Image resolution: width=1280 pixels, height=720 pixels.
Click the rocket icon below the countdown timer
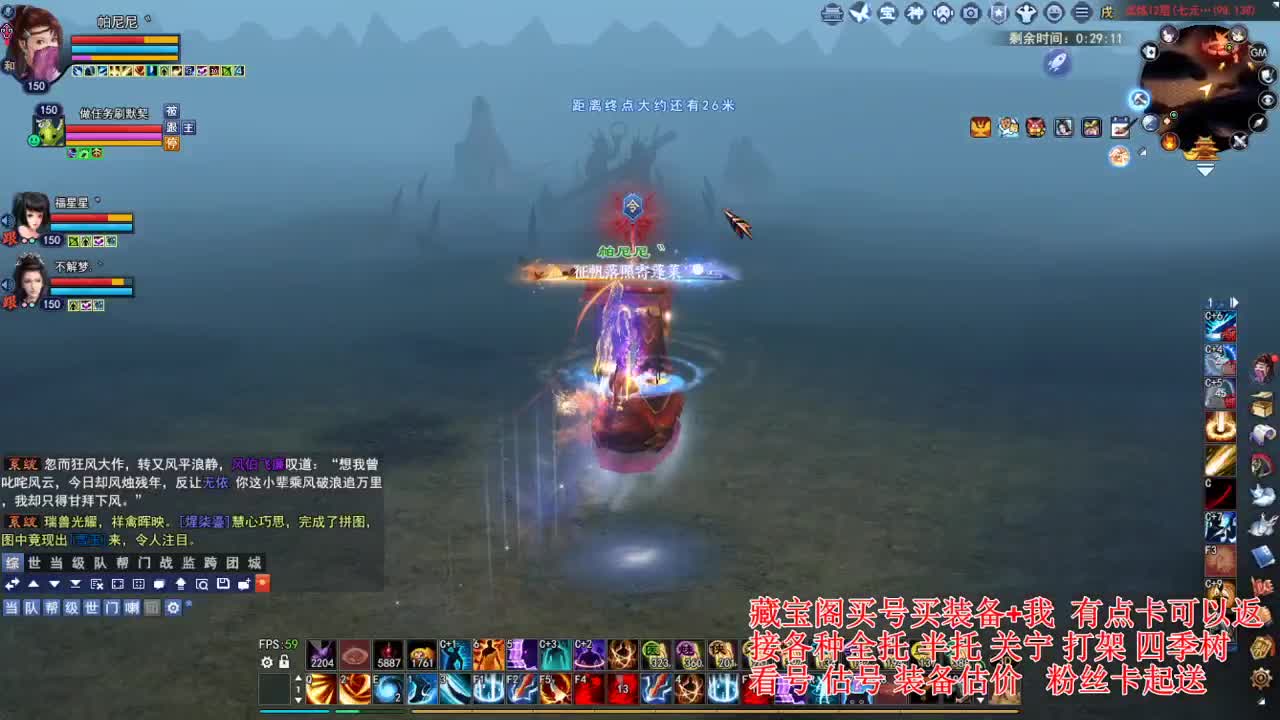(1058, 62)
